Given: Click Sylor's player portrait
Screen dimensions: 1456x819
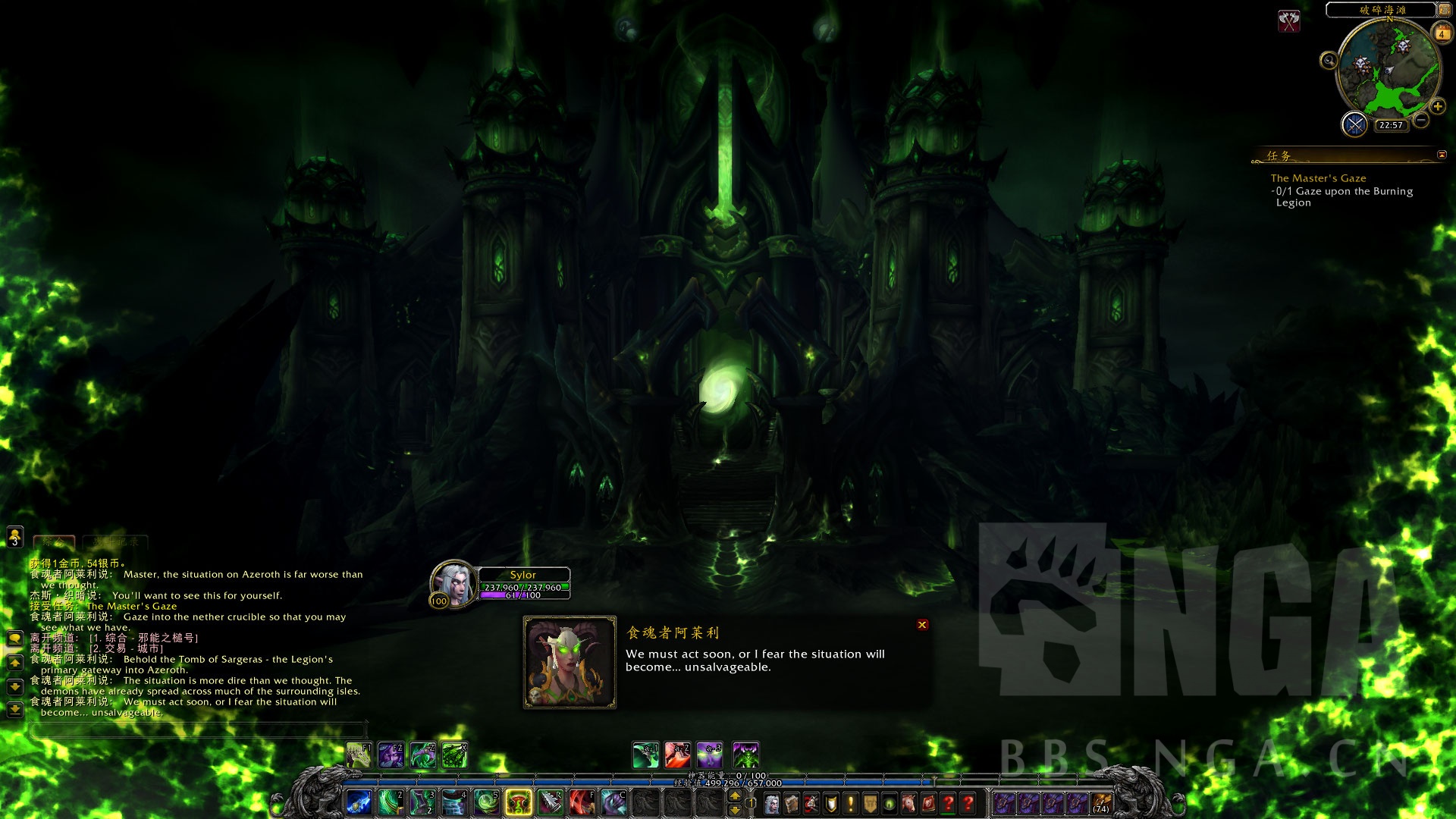Looking at the screenshot, I should 453,583.
